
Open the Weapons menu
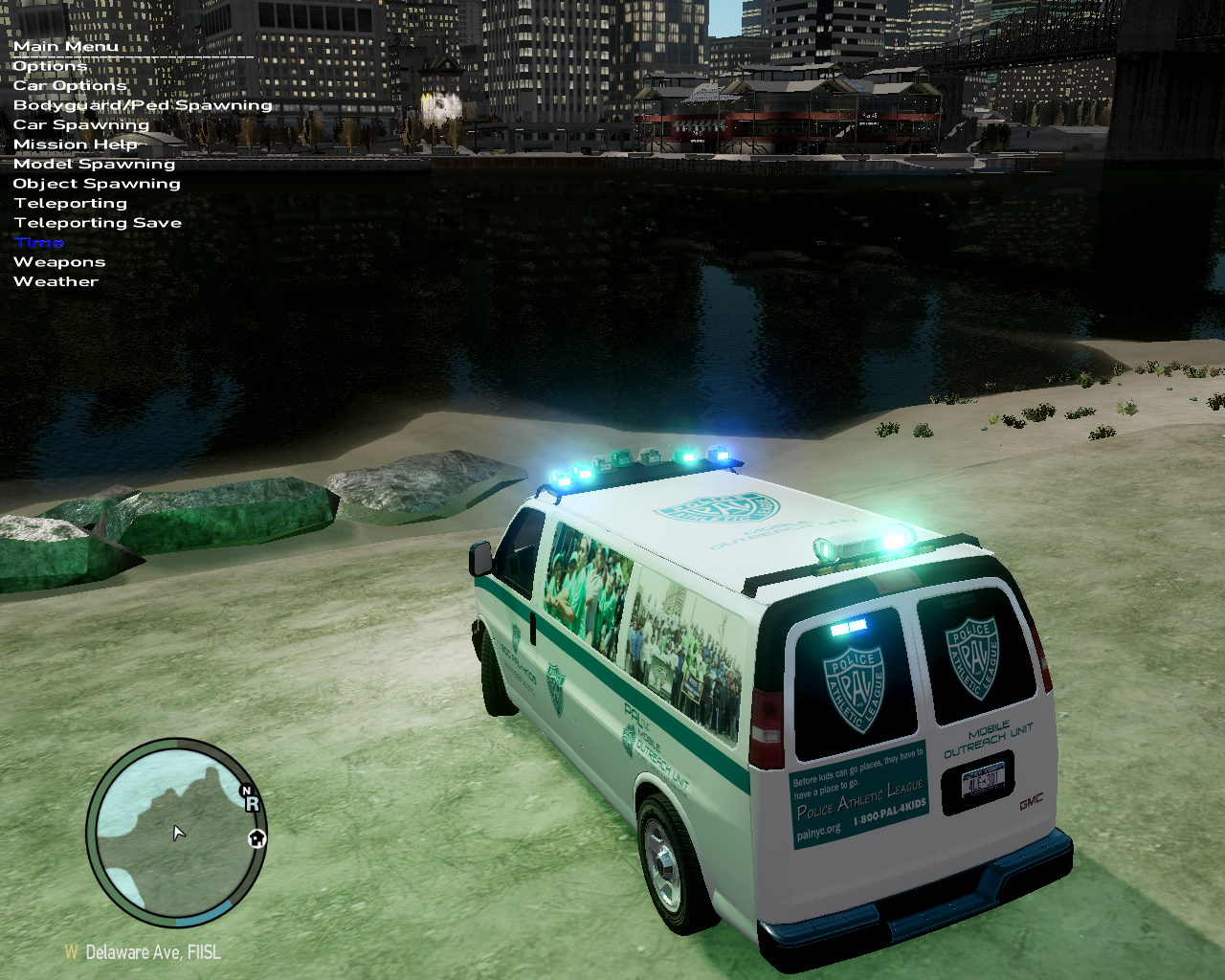click(59, 262)
